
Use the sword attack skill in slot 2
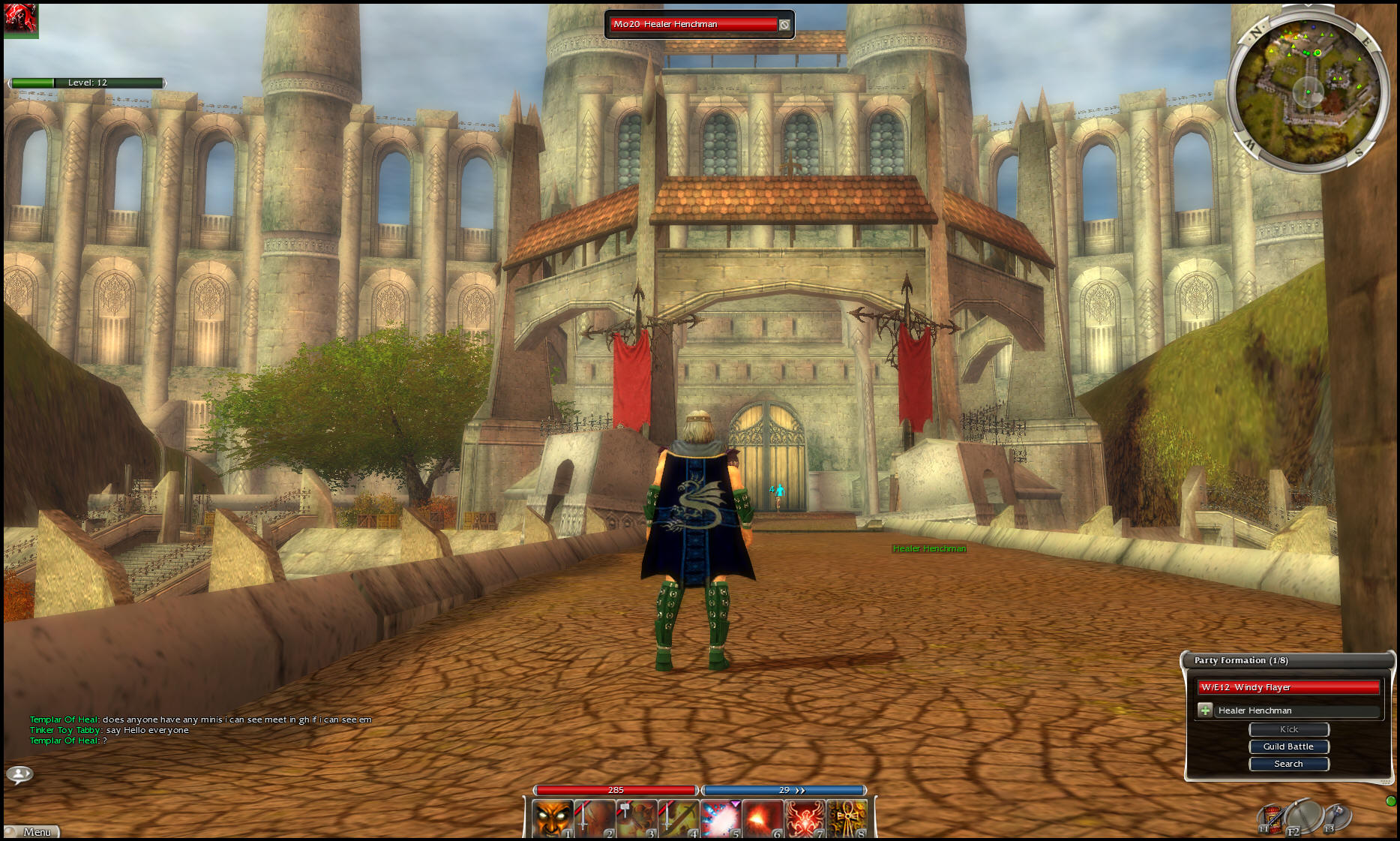tap(595, 818)
